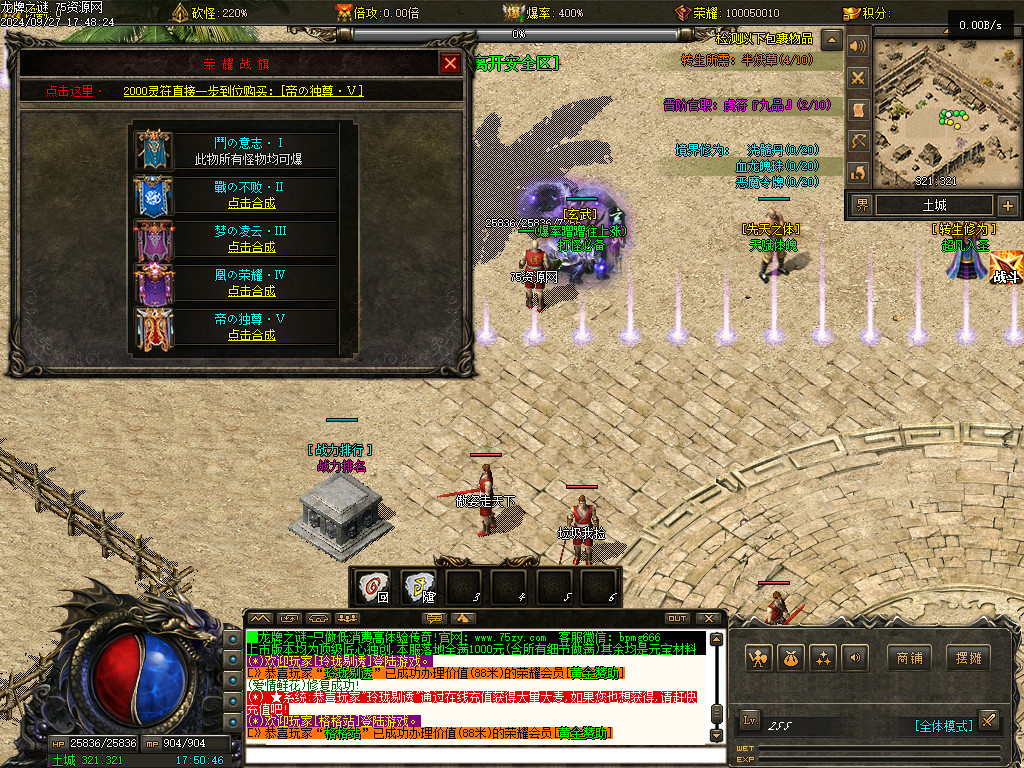This screenshot has width=1024, height=768.
Task: Open the scroll icon beside the minimap
Action: click(x=857, y=109)
